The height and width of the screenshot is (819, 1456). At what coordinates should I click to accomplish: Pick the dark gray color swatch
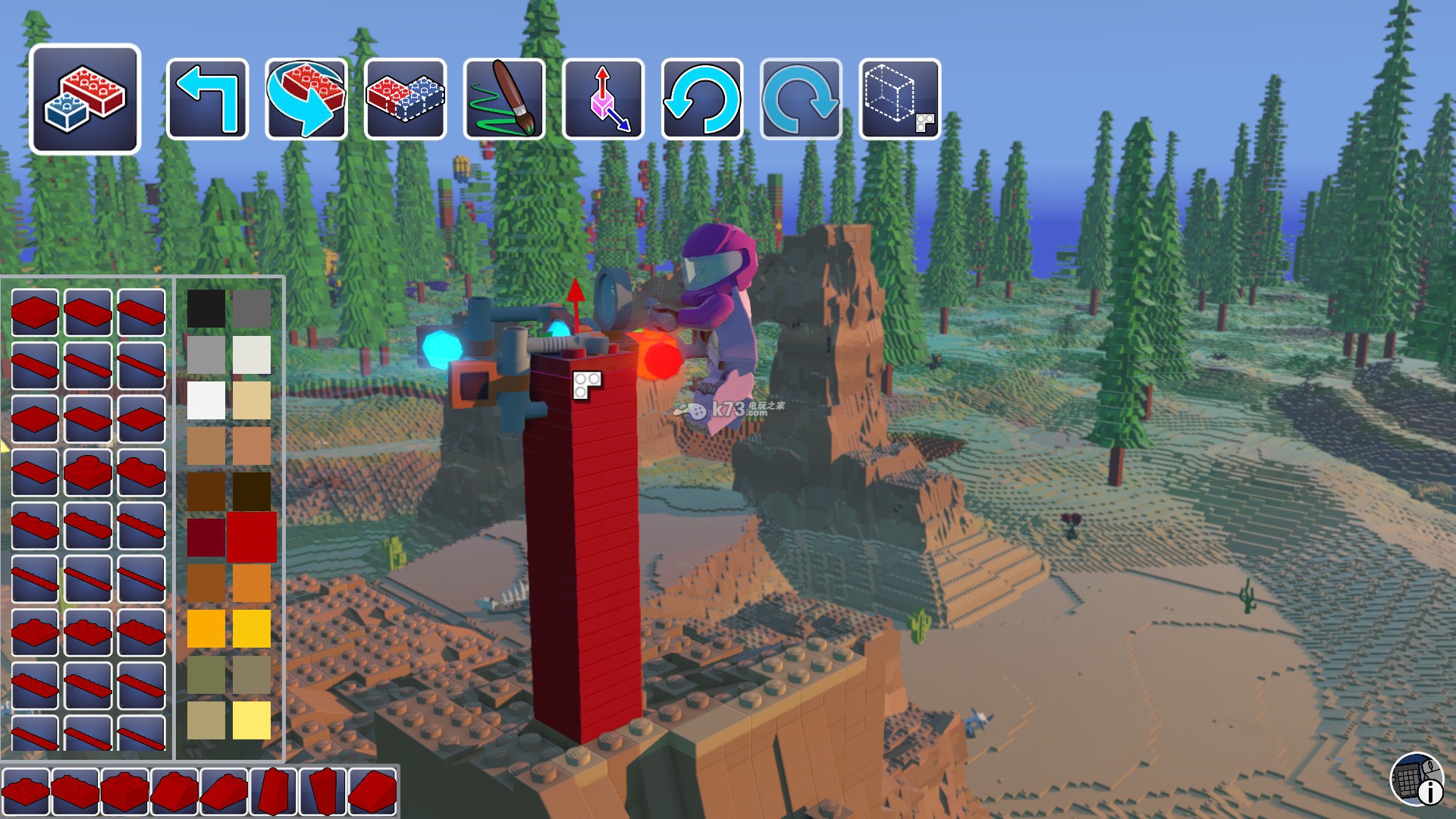252,309
